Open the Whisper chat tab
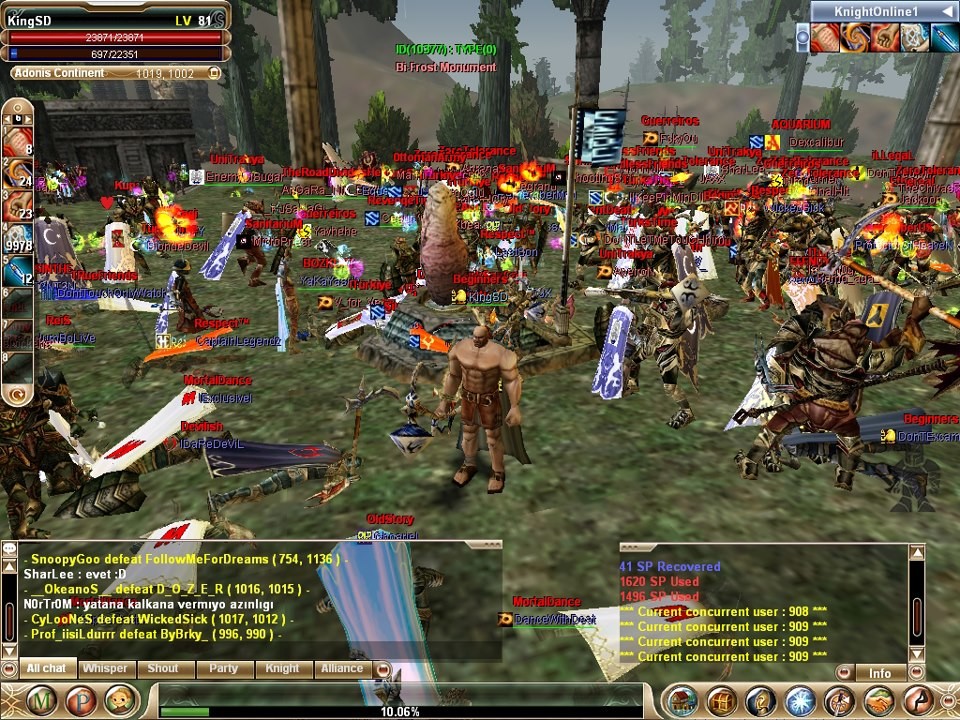Image resolution: width=960 pixels, height=720 pixels. pyautogui.click(x=105, y=668)
